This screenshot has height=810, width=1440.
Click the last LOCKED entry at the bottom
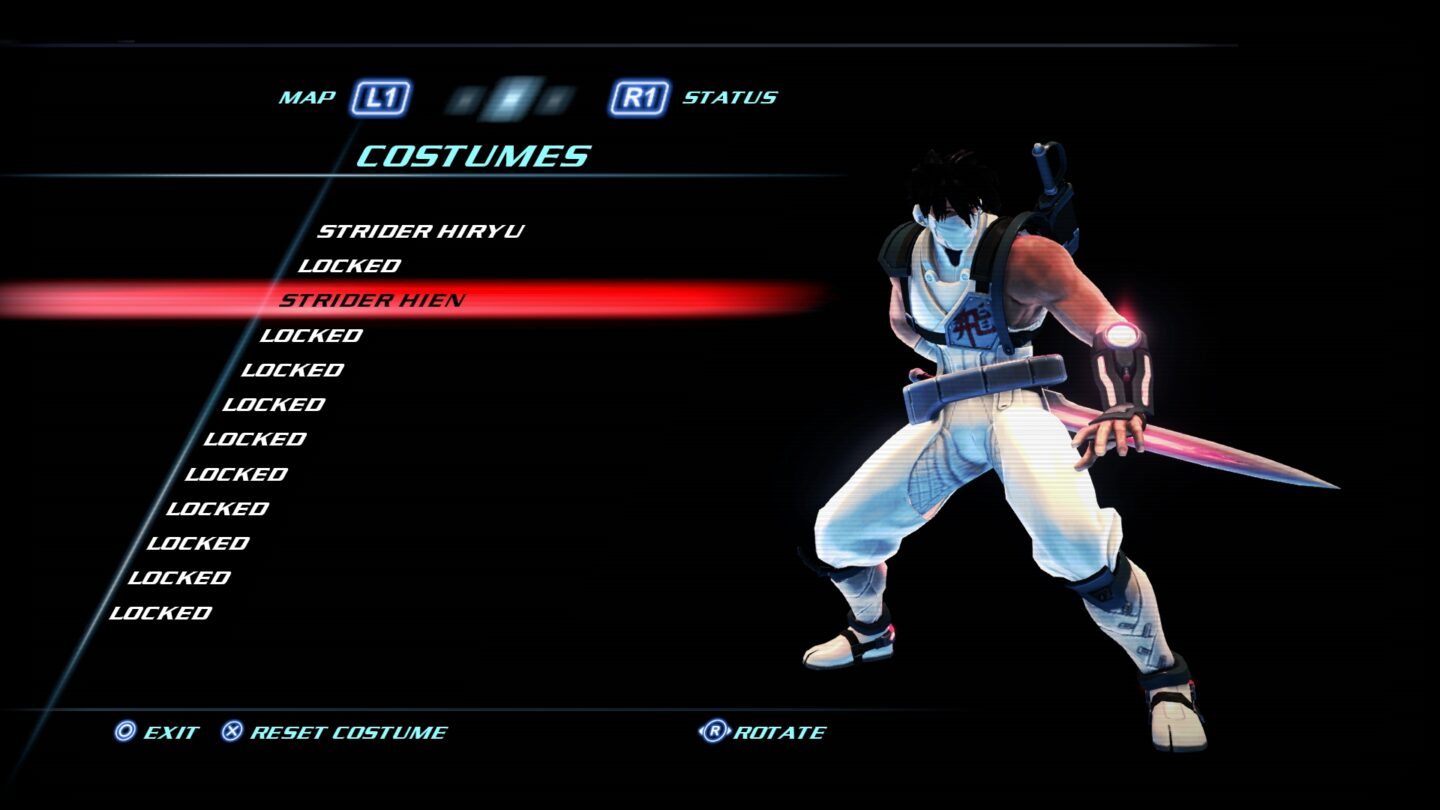pos(159,613)
